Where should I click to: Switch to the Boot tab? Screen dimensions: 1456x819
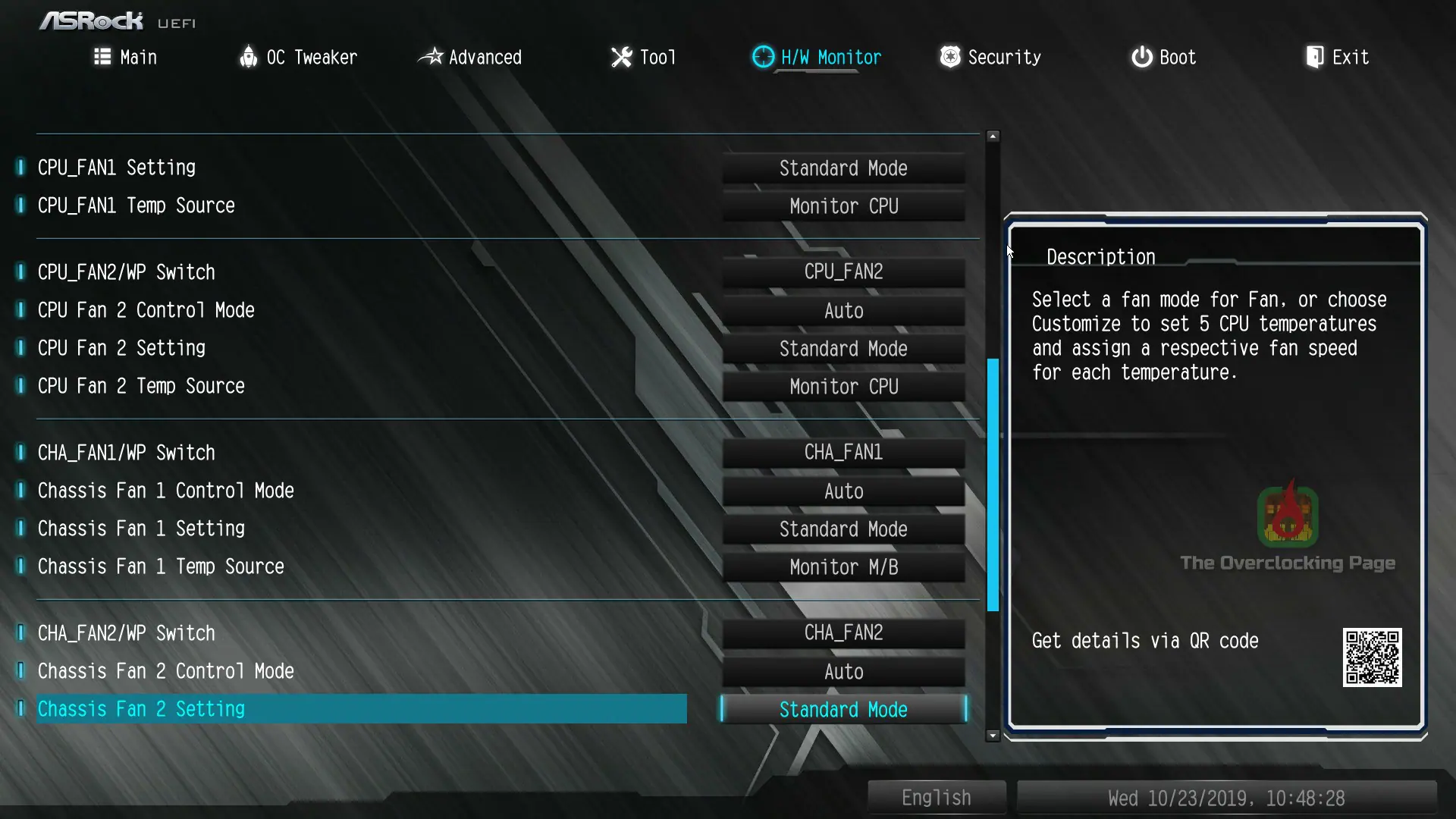pos(1163,57)
